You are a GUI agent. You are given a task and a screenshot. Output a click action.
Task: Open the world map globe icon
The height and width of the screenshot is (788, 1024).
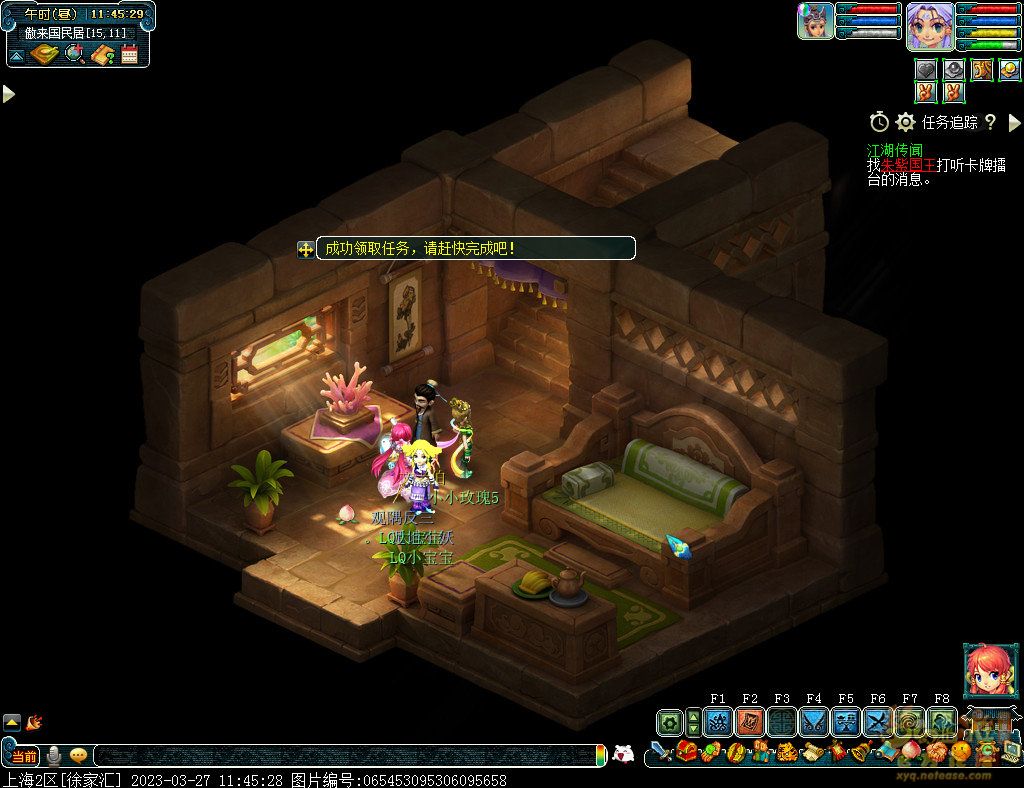74,54
